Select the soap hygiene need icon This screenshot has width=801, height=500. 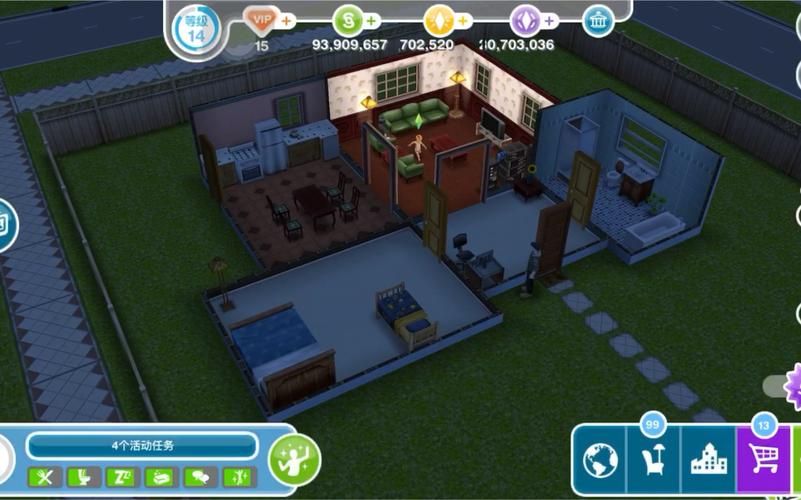(x=159, y=477)
